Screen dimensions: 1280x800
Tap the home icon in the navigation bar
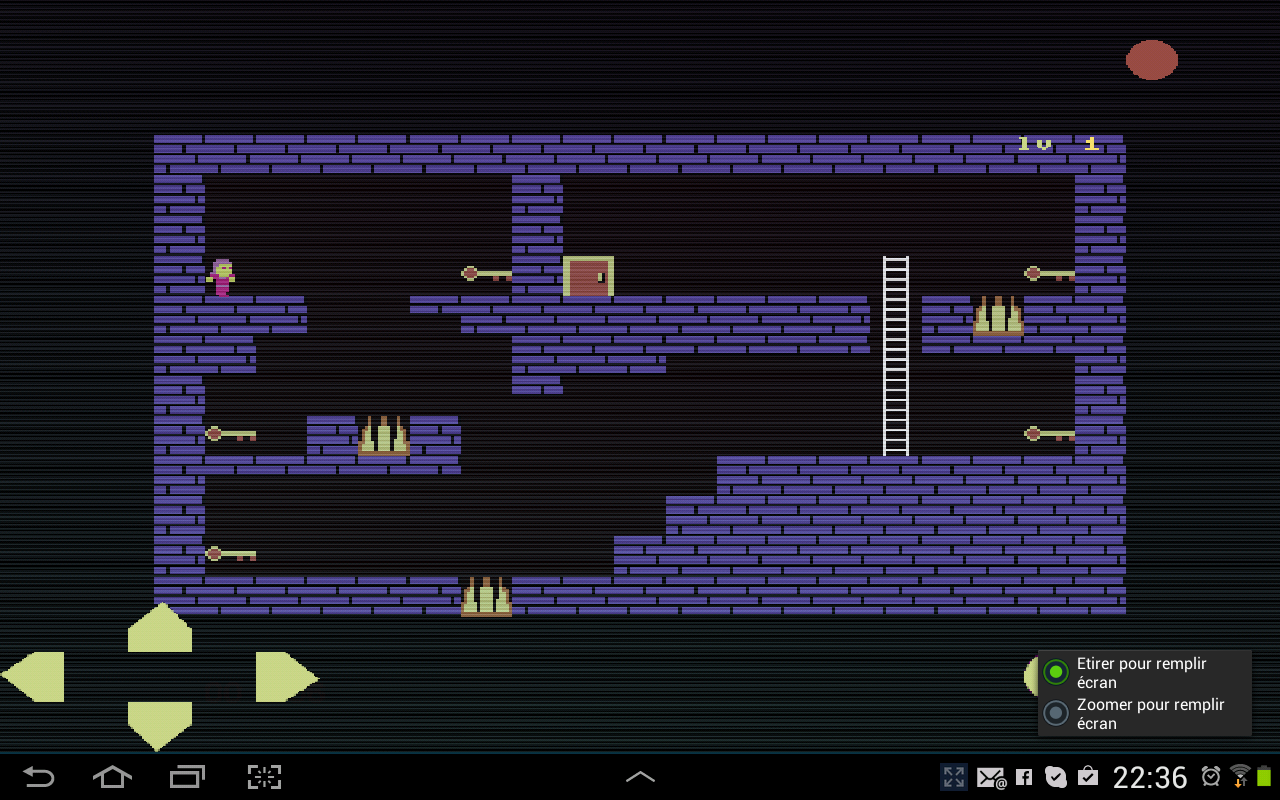[x=112, y=777]
